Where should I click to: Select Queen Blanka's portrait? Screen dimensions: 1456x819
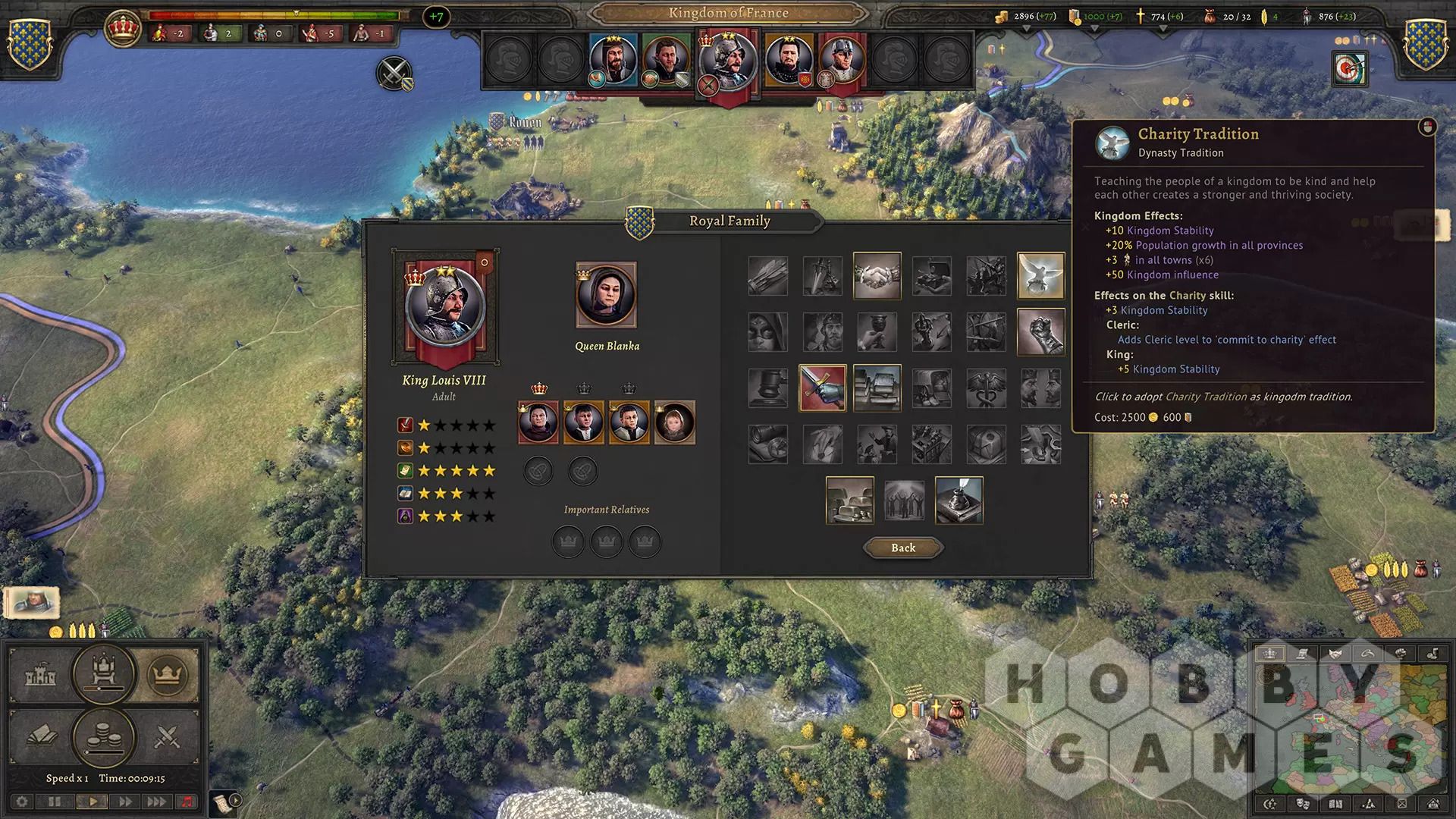tap(606, 295)
